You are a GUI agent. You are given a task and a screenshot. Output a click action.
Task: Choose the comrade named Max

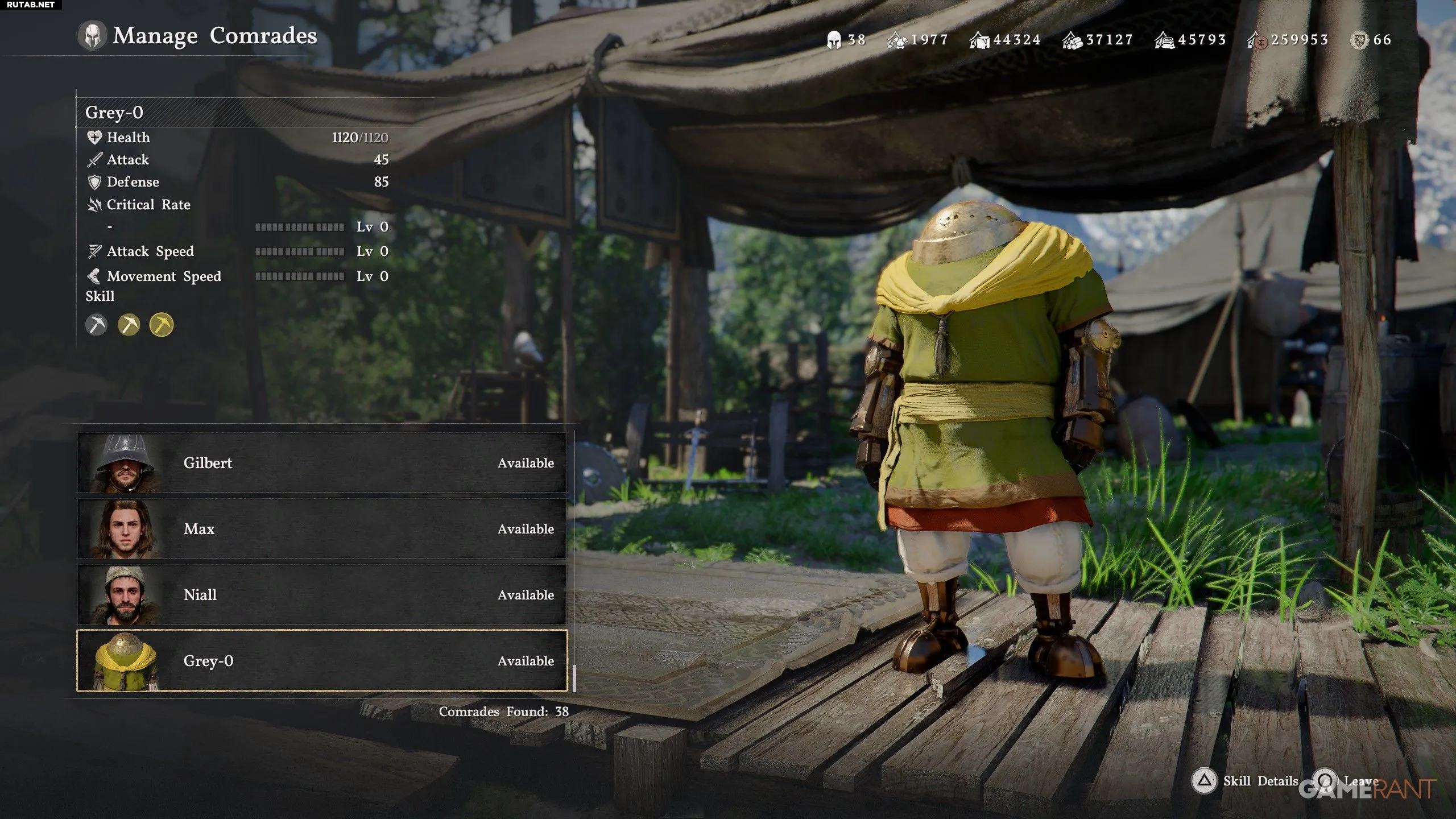click(x=322, y=529)
